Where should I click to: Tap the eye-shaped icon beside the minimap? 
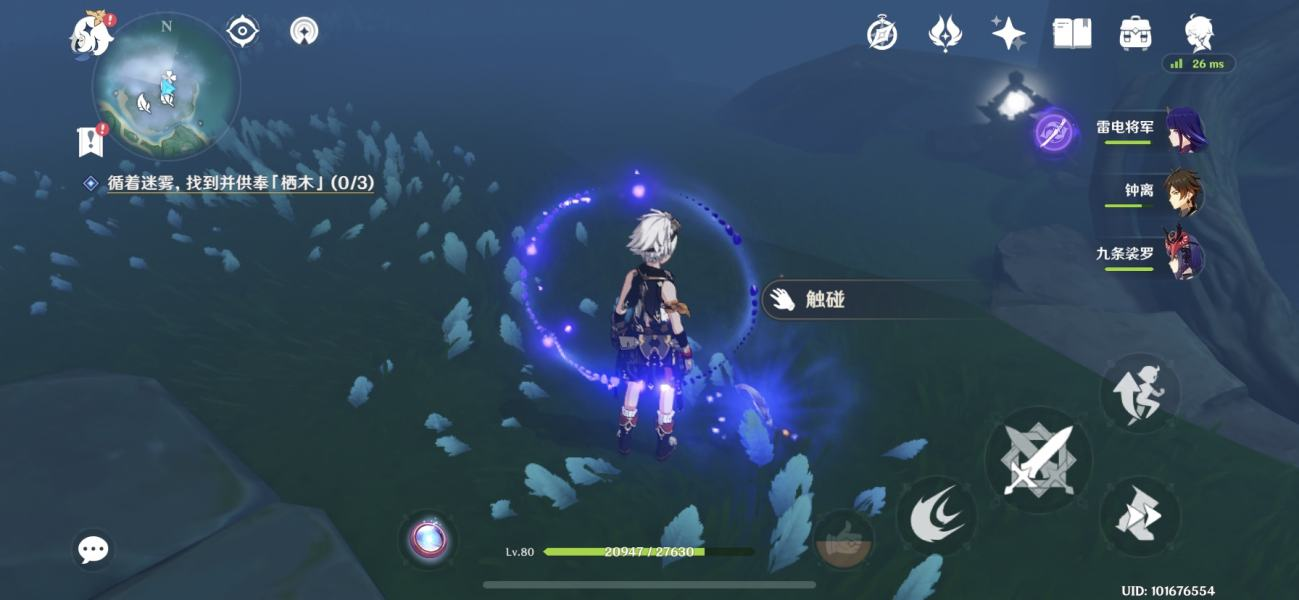[x=243, y=31]
